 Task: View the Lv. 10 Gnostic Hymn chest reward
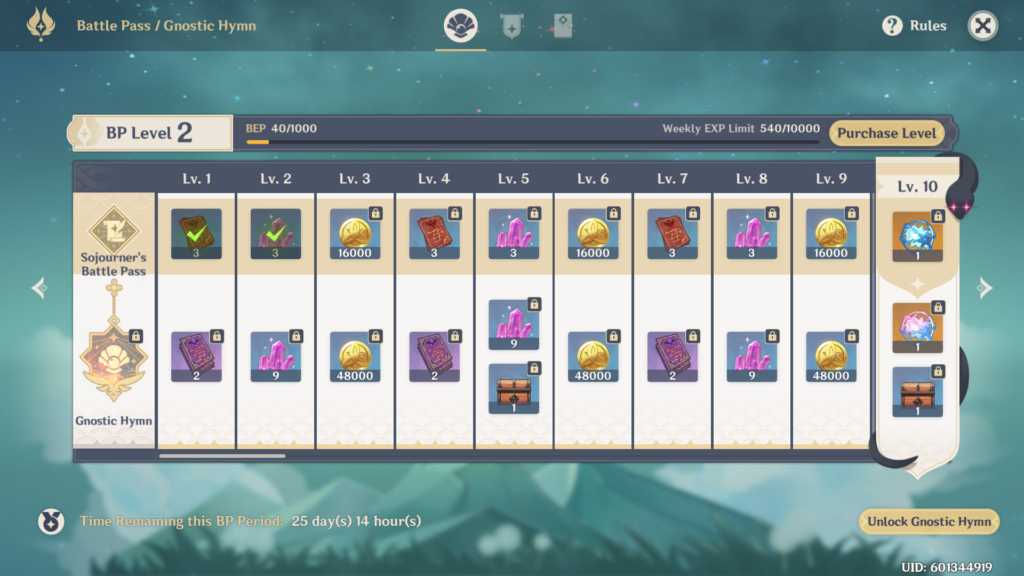point(917,392)
